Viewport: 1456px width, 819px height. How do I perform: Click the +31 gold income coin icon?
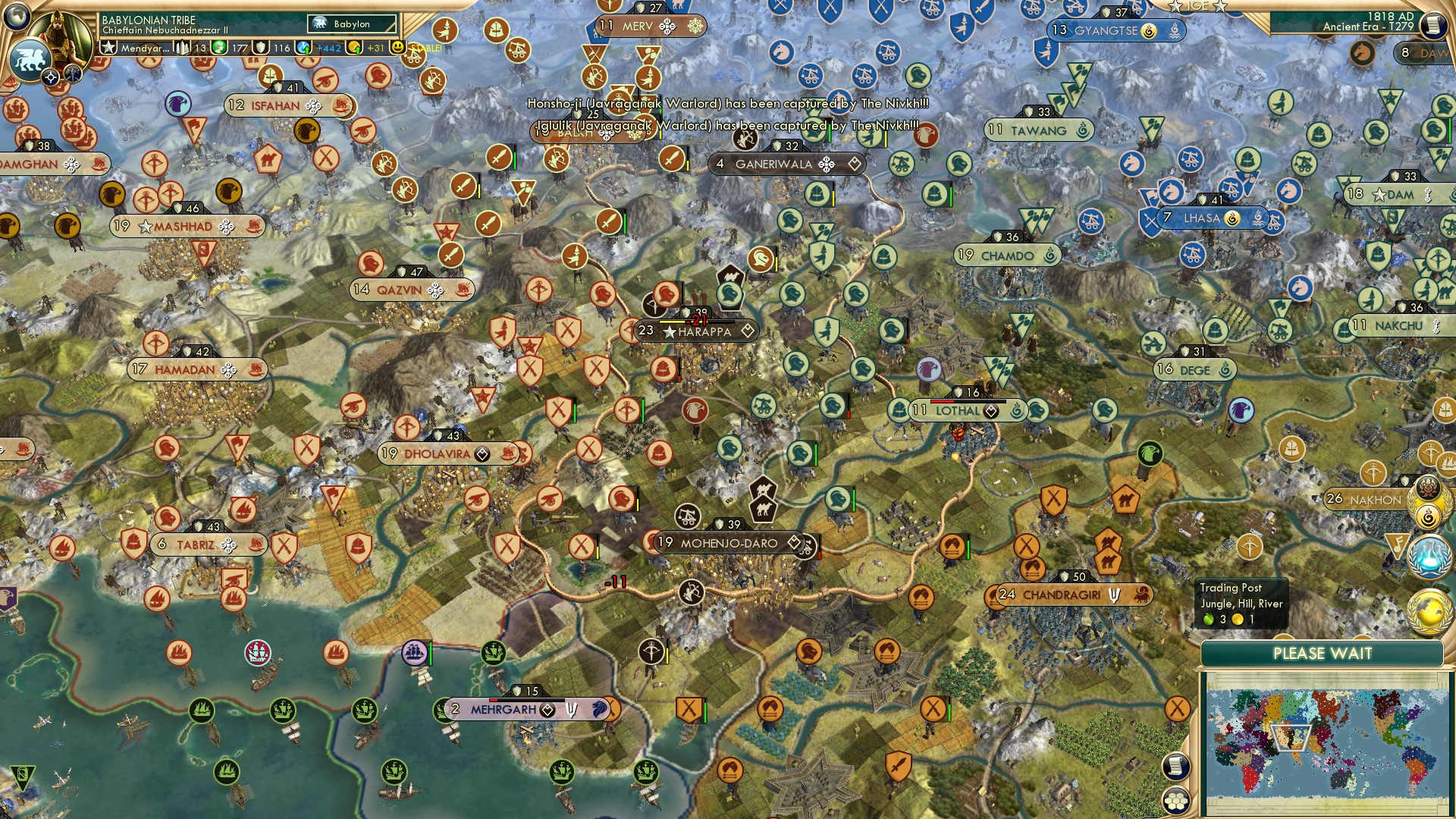coord(355,48)
